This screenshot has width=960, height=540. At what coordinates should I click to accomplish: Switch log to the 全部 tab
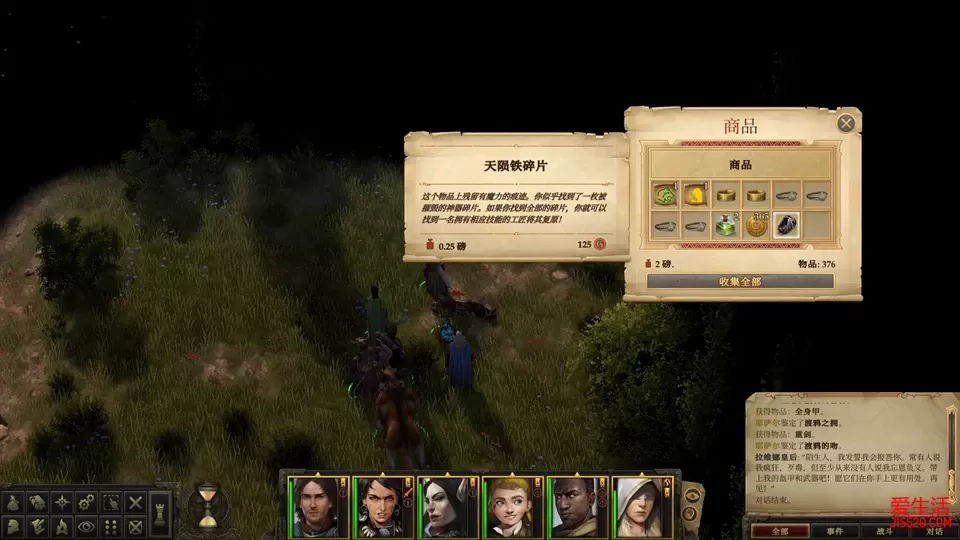(x=781, y=531)
